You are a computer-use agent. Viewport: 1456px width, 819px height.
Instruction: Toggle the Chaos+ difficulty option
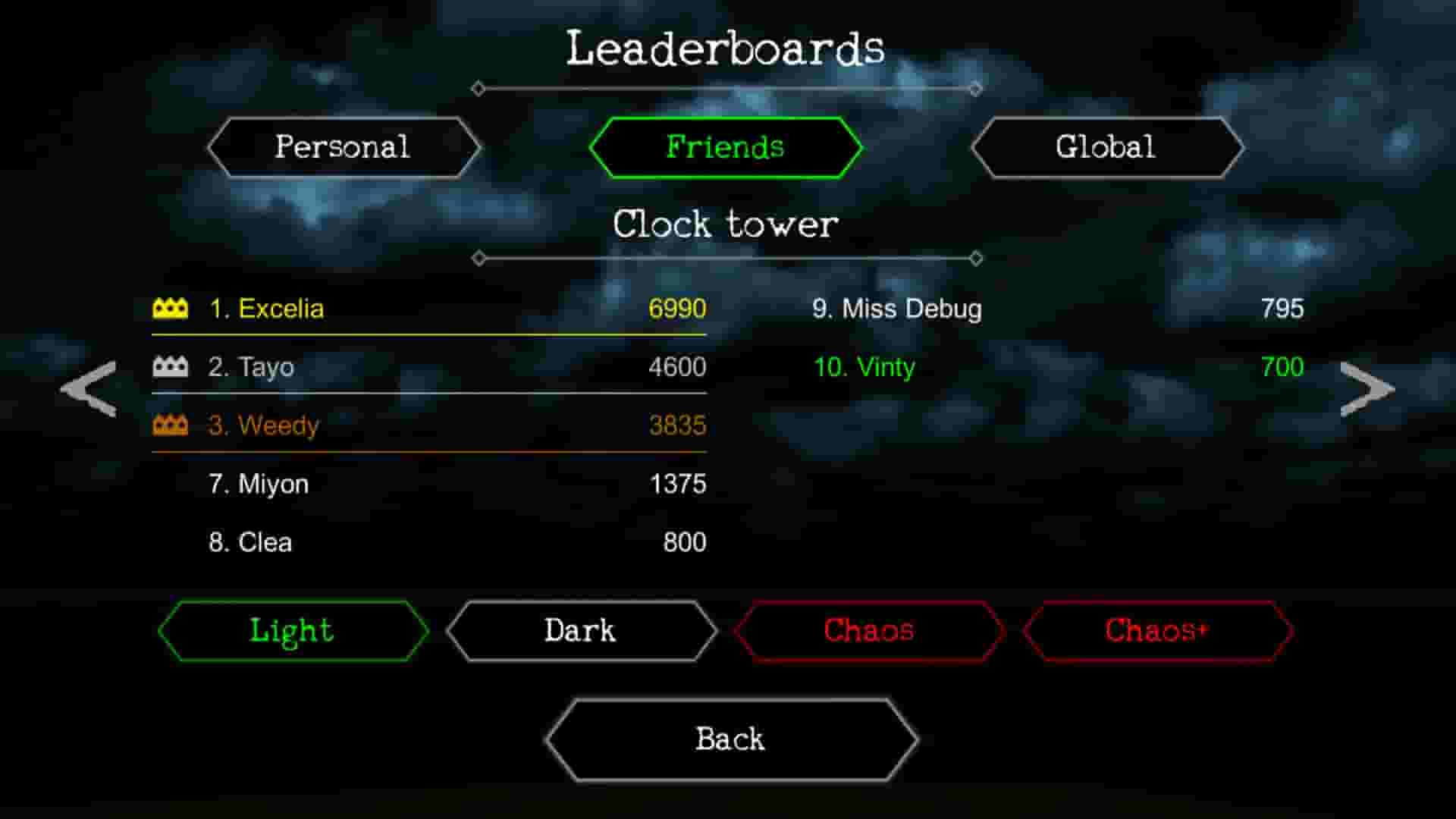(x=1157, y=630)
